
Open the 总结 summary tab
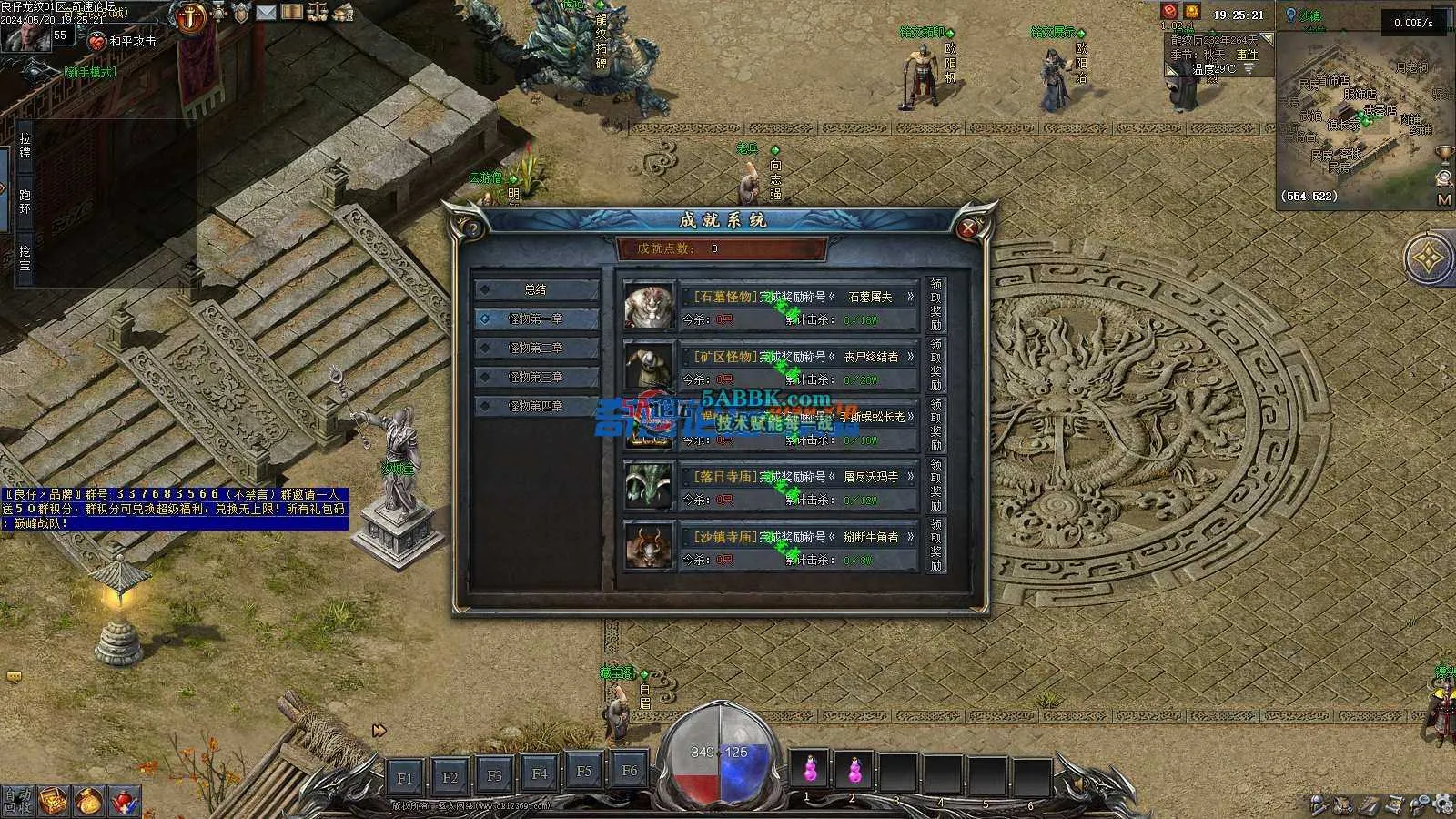point(535,289)
